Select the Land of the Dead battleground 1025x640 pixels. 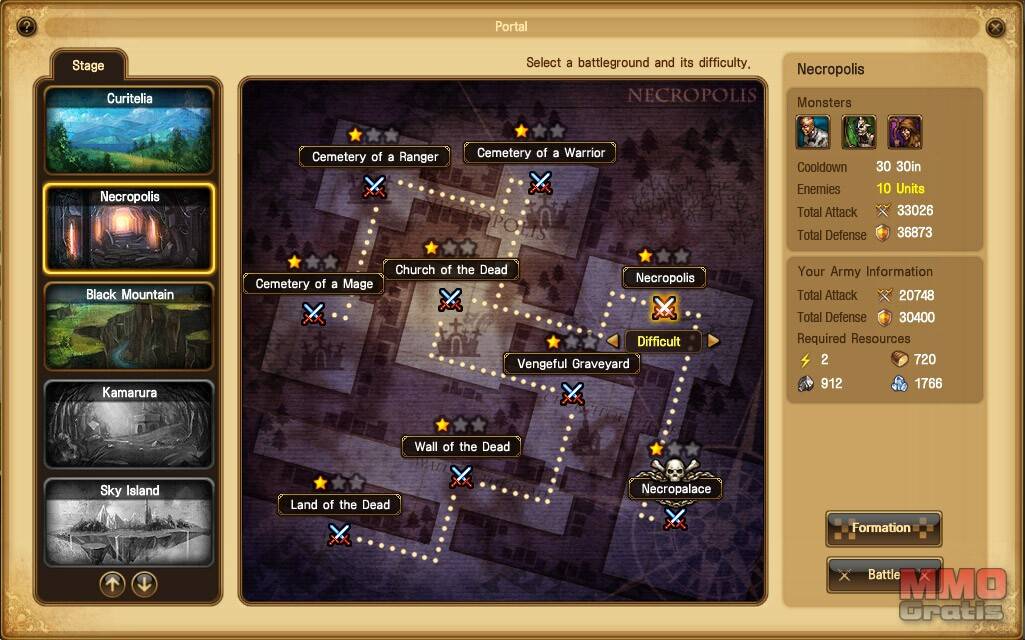point(340,534)
